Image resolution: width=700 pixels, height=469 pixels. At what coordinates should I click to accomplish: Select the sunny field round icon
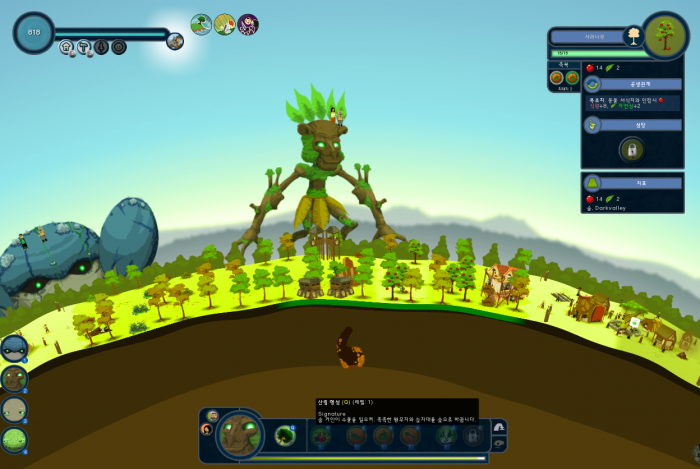(x=225, y=24)
